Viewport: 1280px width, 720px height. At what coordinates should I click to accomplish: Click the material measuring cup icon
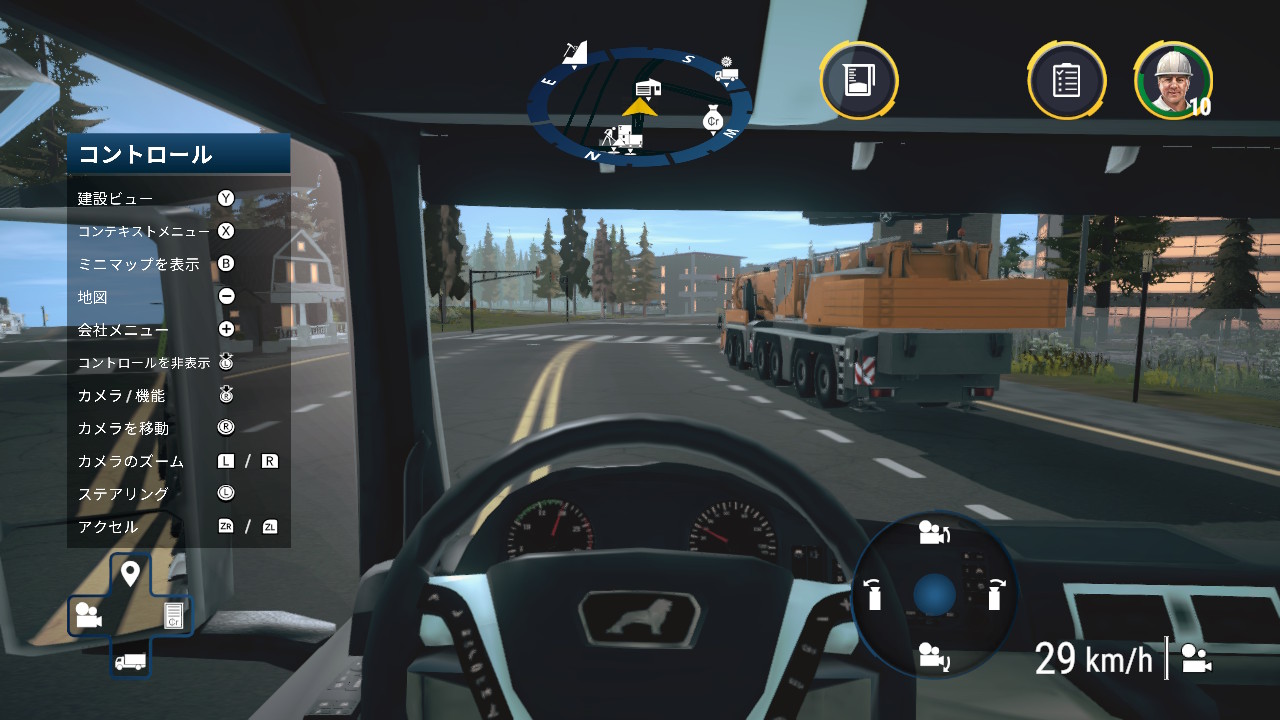[x=859, y=80]
